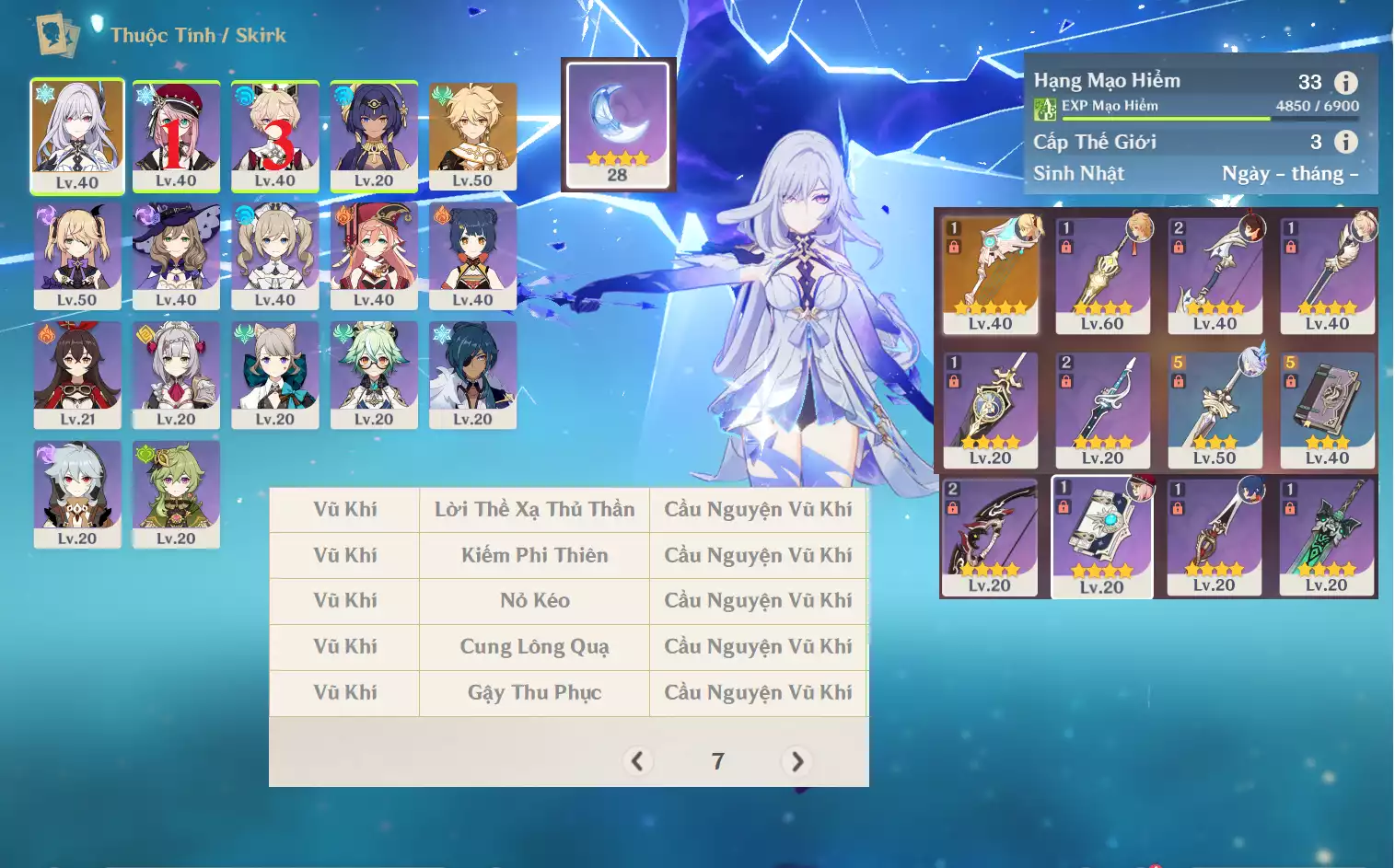Select Skirk's Lv.40 character portrait
This screenshot has width=1395, height=868.
pos(77,135)
